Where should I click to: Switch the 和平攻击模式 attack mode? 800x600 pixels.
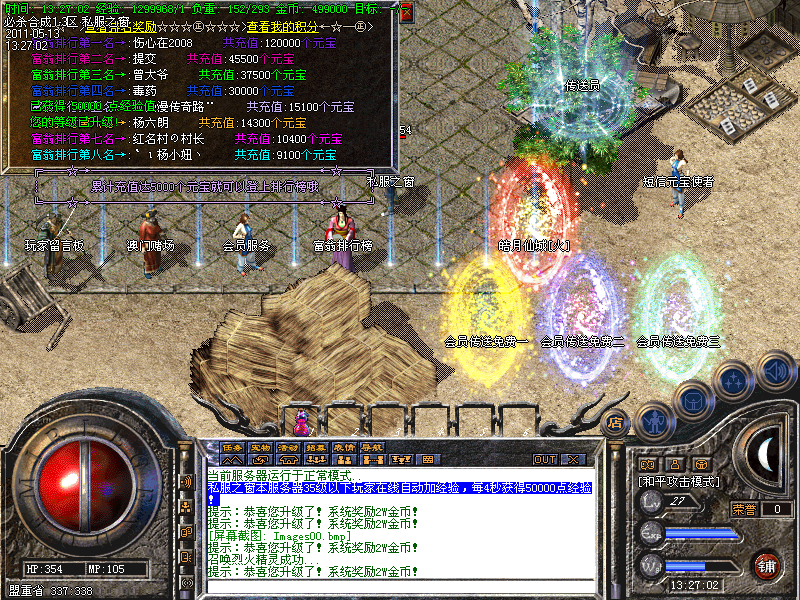coord(679,481)
